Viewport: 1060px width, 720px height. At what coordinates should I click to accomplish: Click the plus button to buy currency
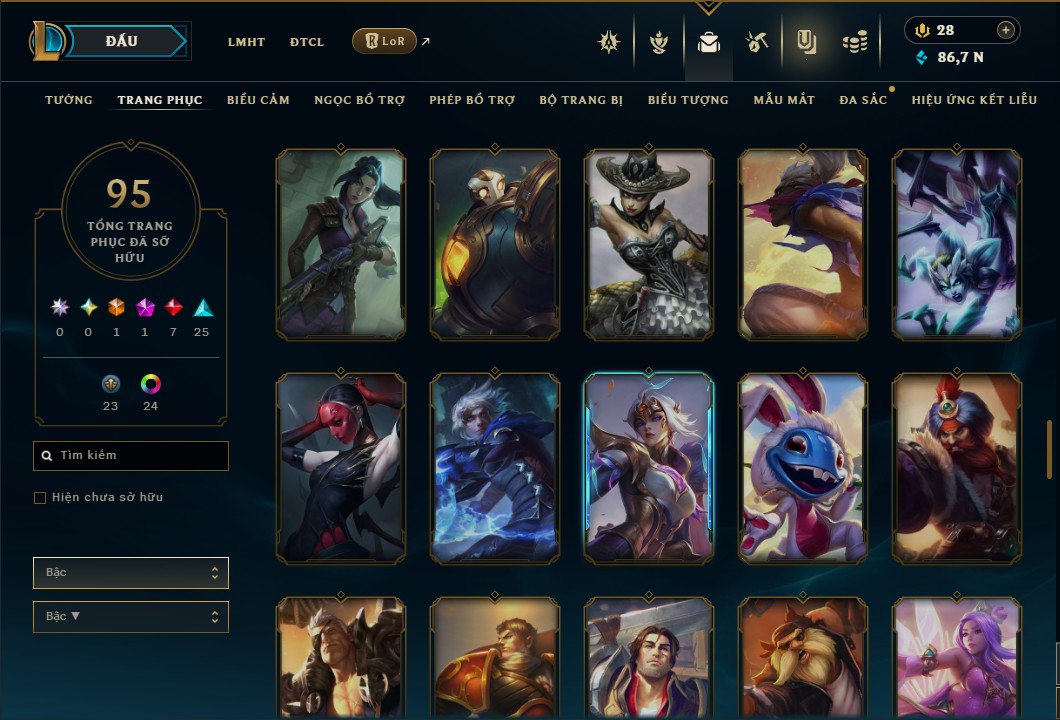pyautogui.click(x=1005, y=30)
